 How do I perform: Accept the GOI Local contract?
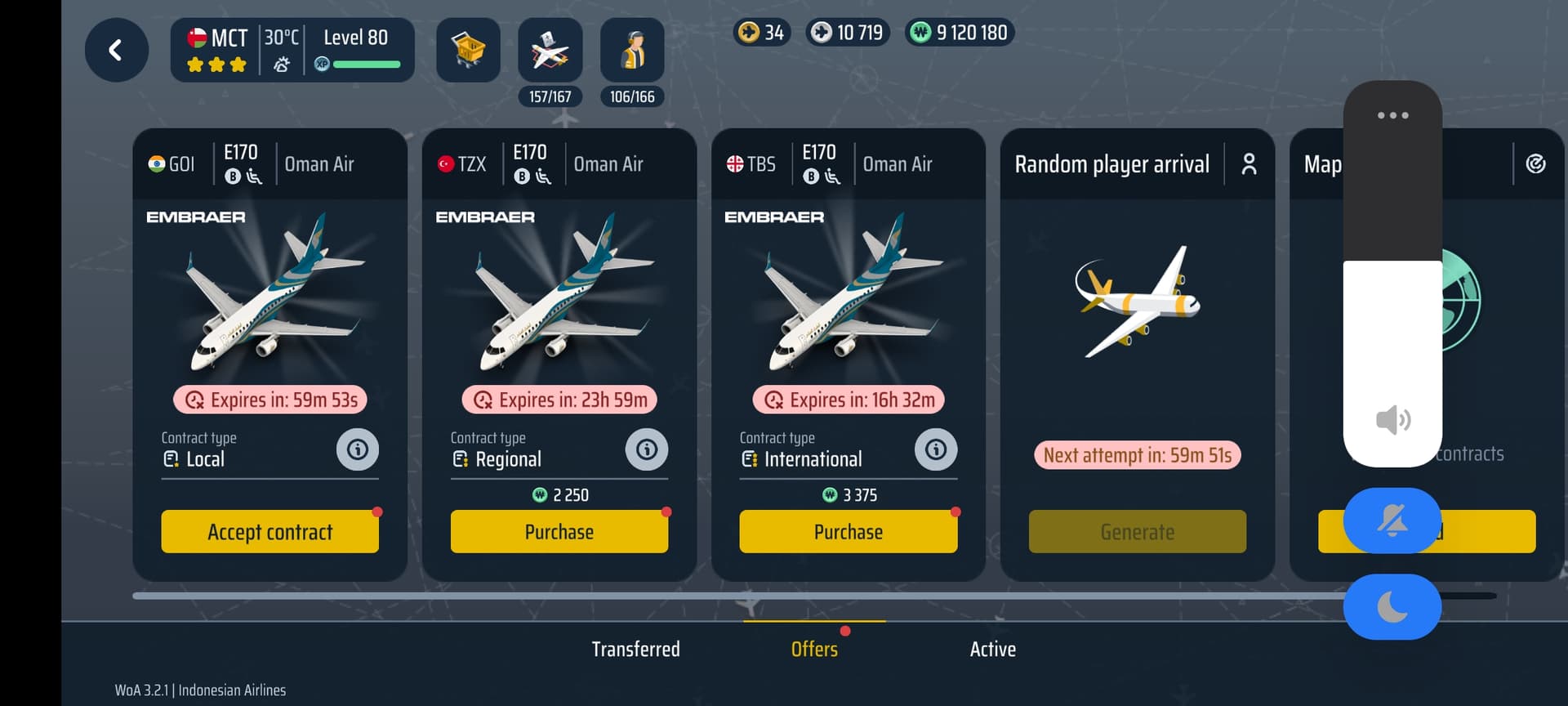269,532
